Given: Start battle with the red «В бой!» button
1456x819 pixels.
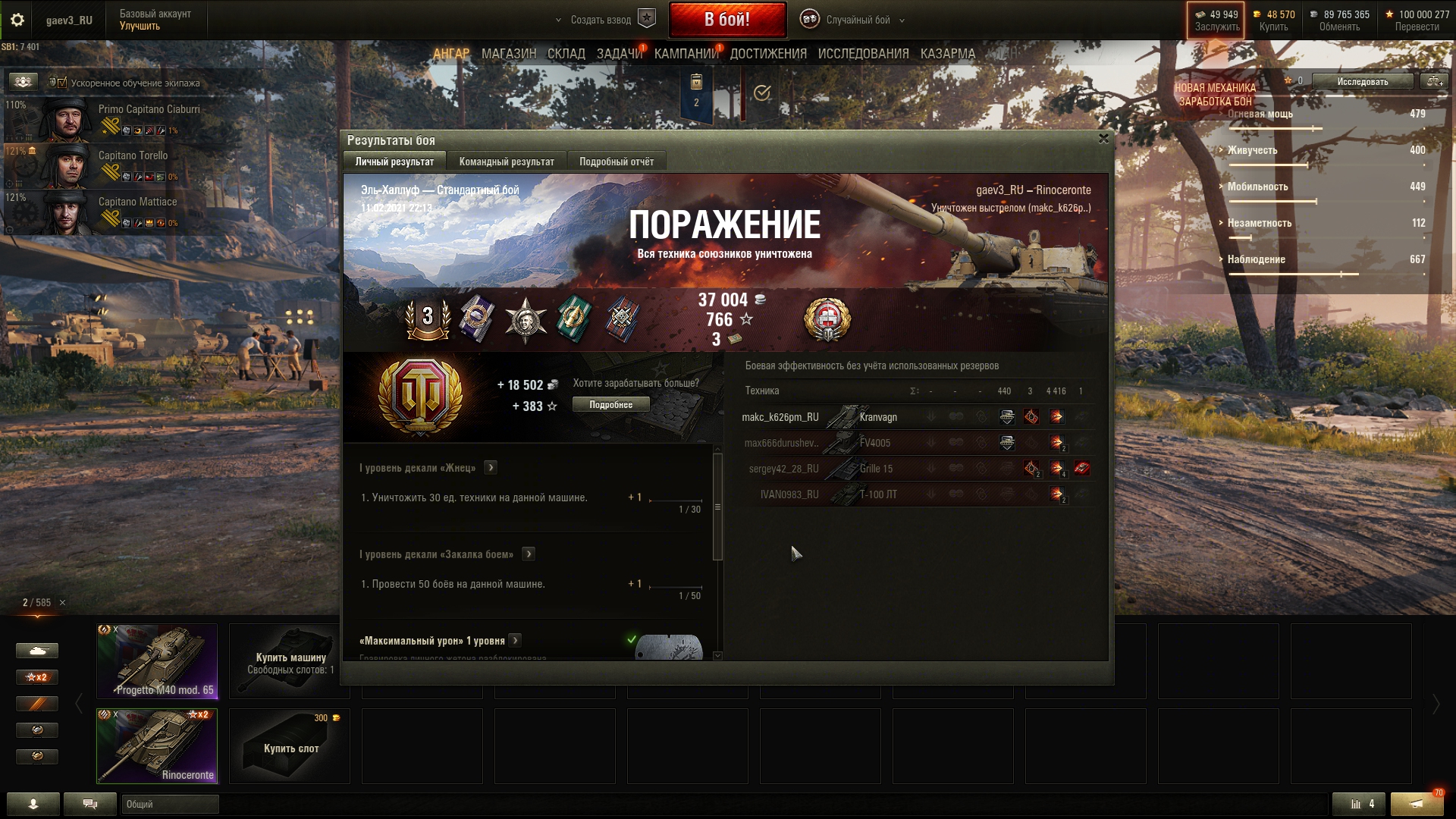Looking at the screenshot, I should click(x=726, y=20).
